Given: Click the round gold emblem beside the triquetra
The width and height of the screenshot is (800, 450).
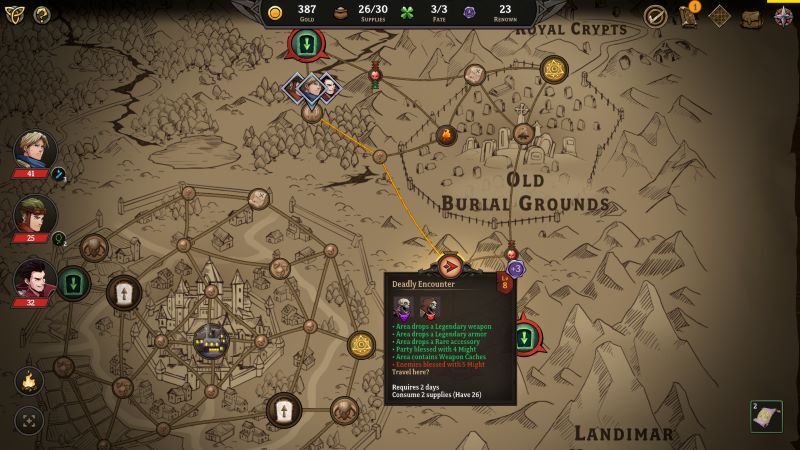Looking at the screenshot, I should (42, 14).
